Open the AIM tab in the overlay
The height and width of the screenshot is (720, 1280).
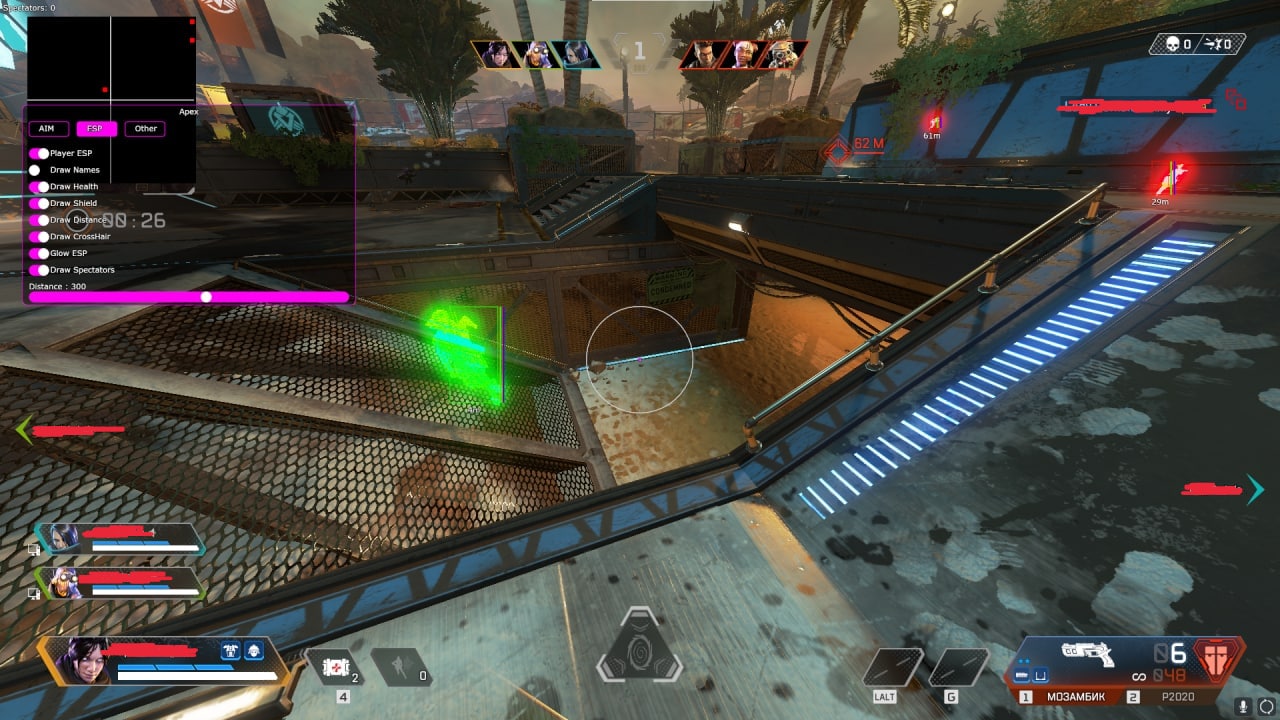coord(47,128)
